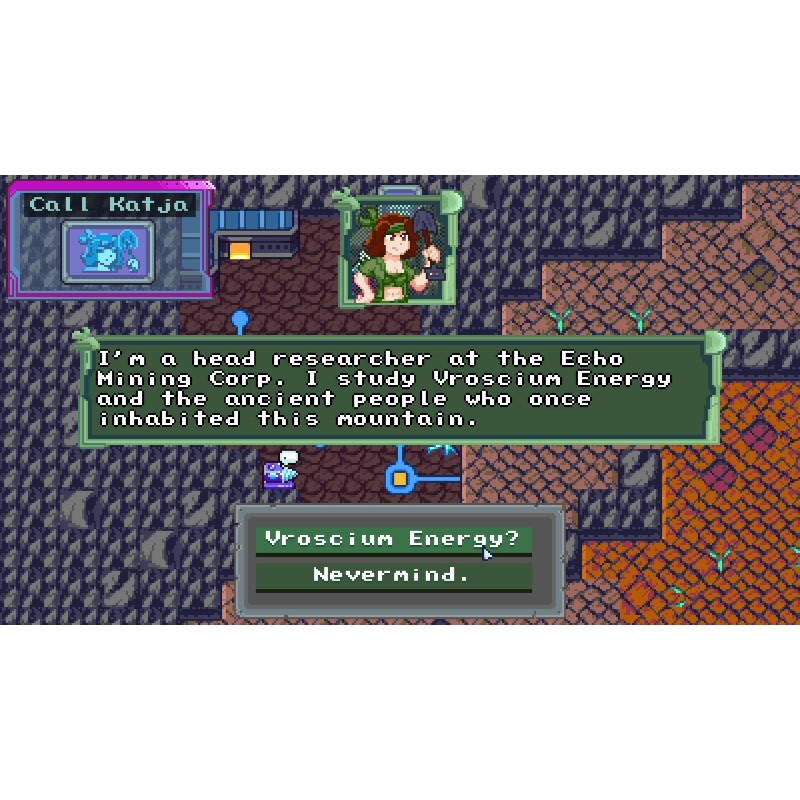Choose the Nevermind reply
The image size is (800, 800).
click(393, 575)
